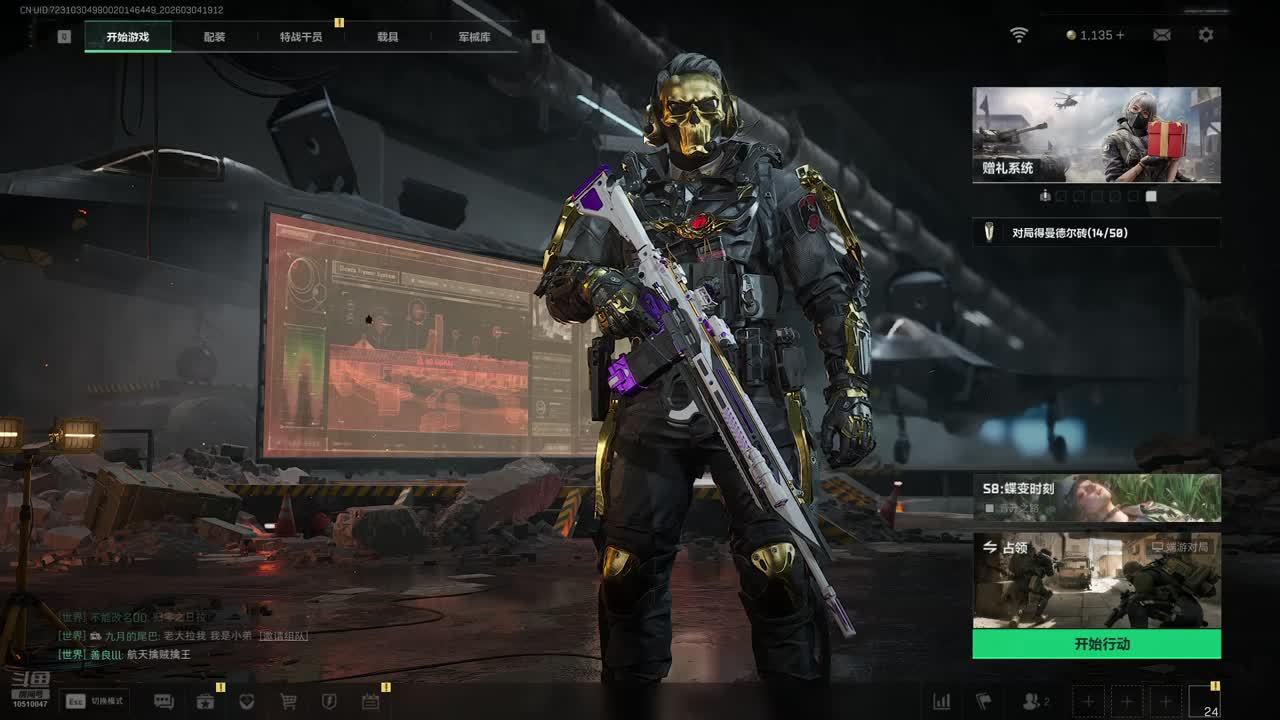The image size is (1280, 720).
Task: Open the 特战干员 operators tab
Action: click(x=301, y=37)
